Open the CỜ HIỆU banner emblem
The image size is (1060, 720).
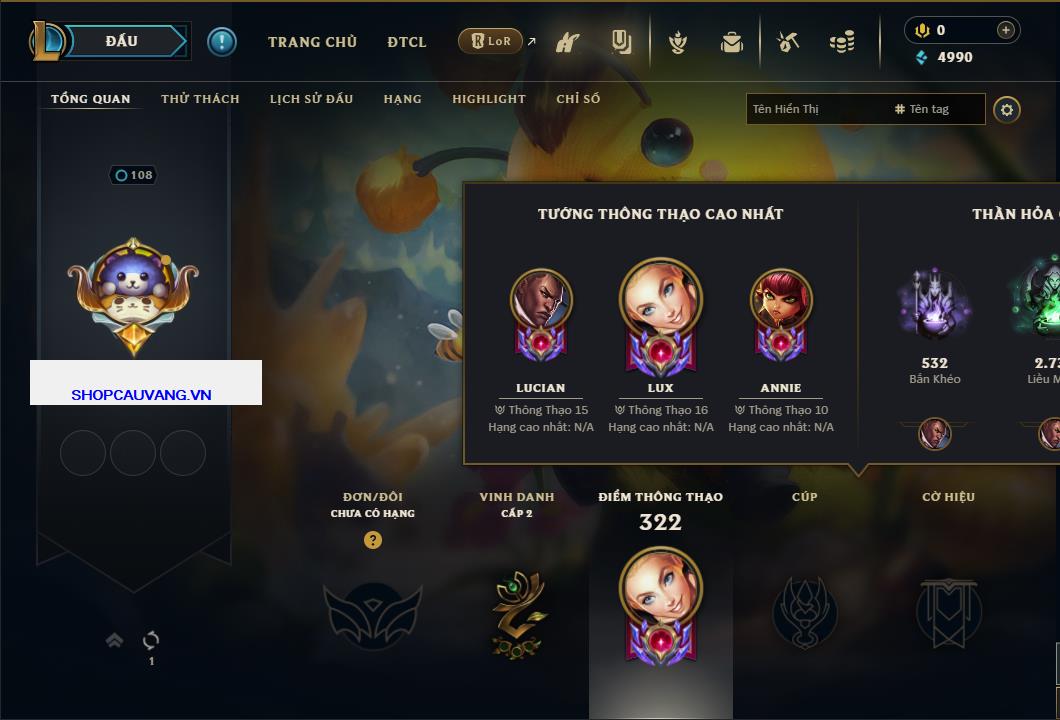(947, 612)
